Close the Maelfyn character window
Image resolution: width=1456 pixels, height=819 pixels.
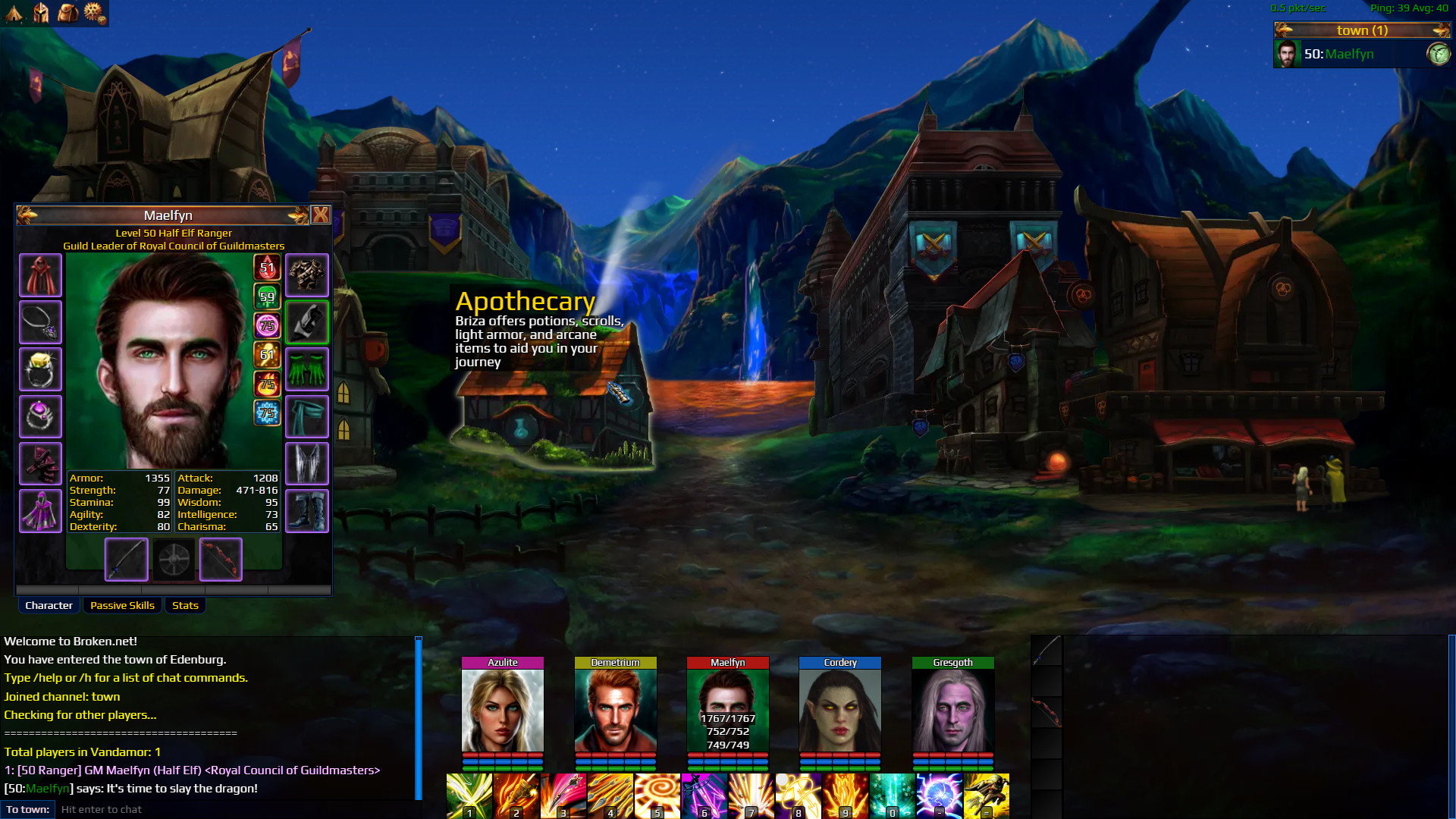point(321,215)
